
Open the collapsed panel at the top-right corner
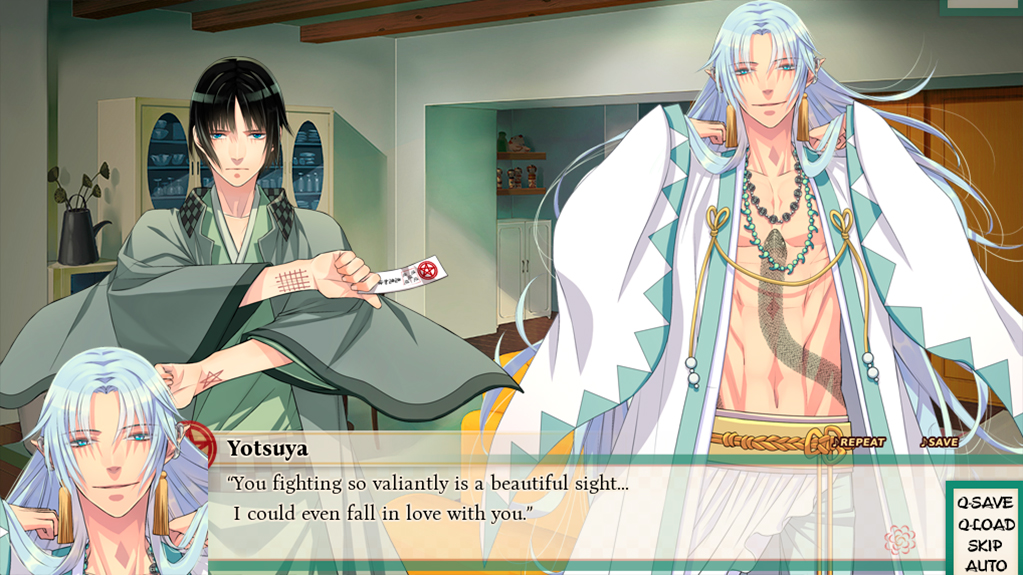pos(981,6)
